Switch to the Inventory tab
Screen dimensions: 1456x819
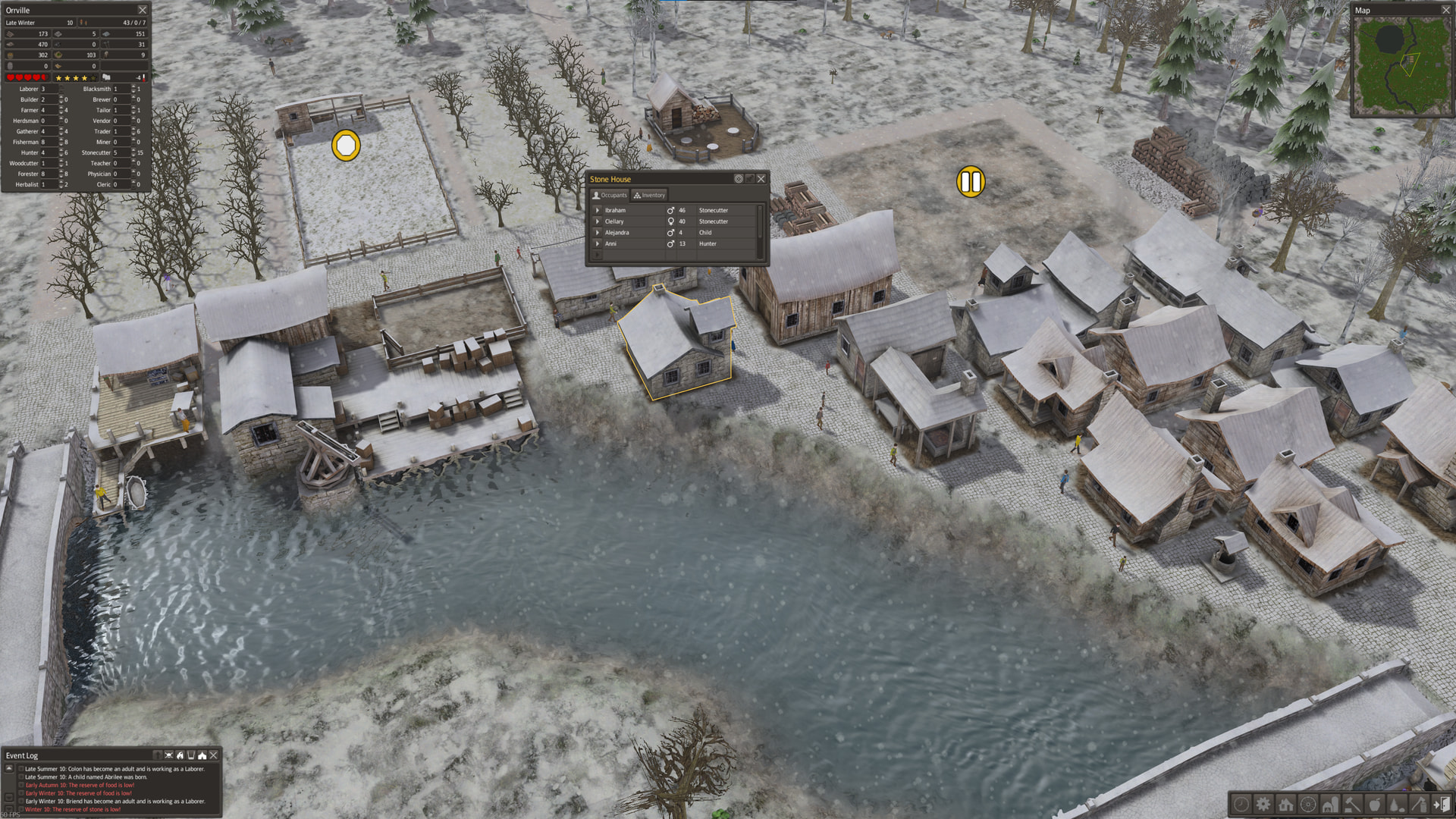pyautogui.click(x=649, y=195)
